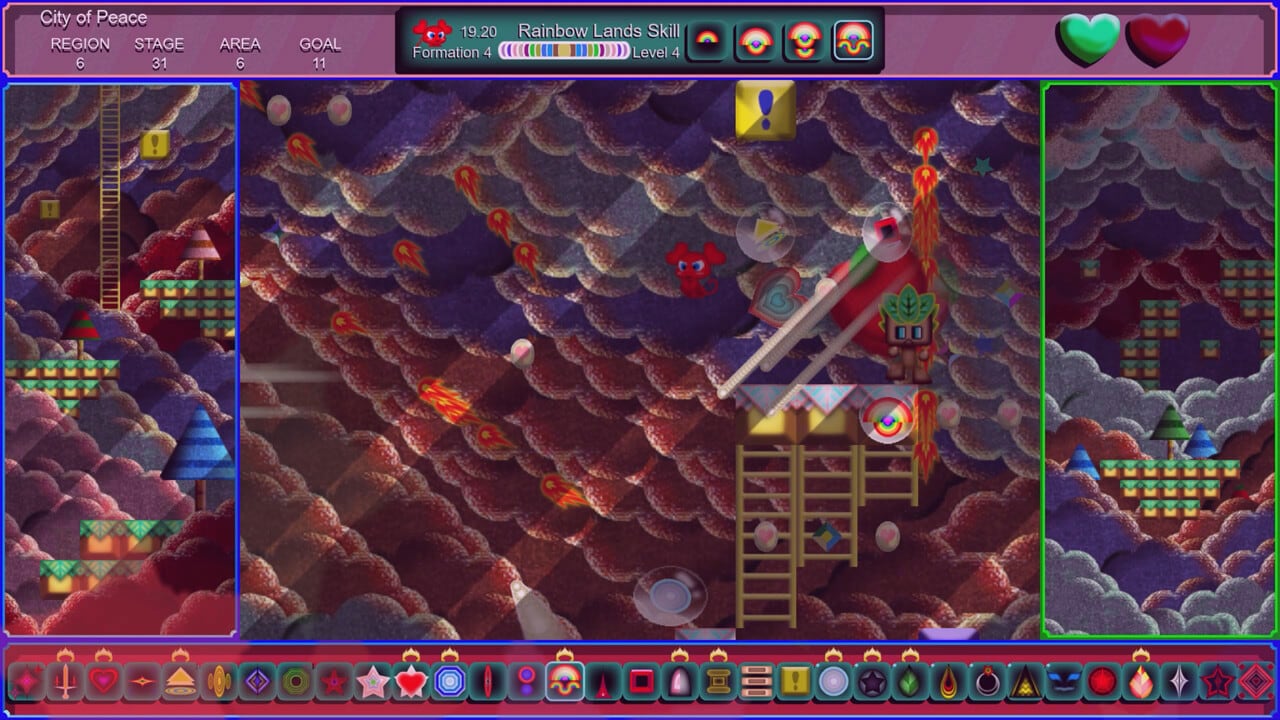Viewport: 1280px width, 720px height.
Task: Activate the golden pyramid skill
Action: click(x=180, y=682)
